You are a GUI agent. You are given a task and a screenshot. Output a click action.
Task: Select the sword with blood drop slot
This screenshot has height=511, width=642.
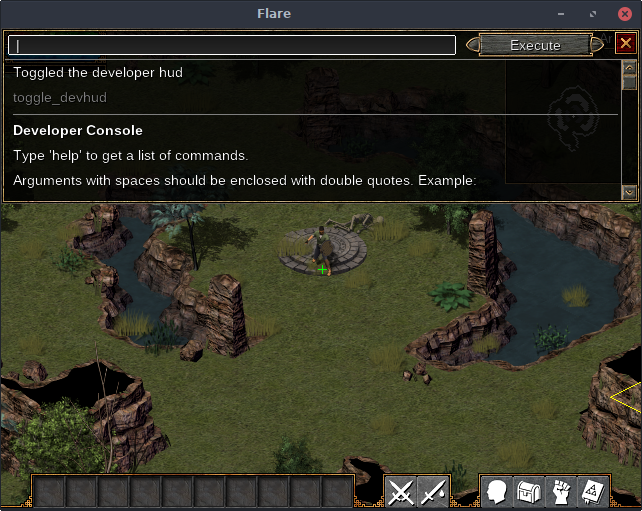[x=433, y=492]
